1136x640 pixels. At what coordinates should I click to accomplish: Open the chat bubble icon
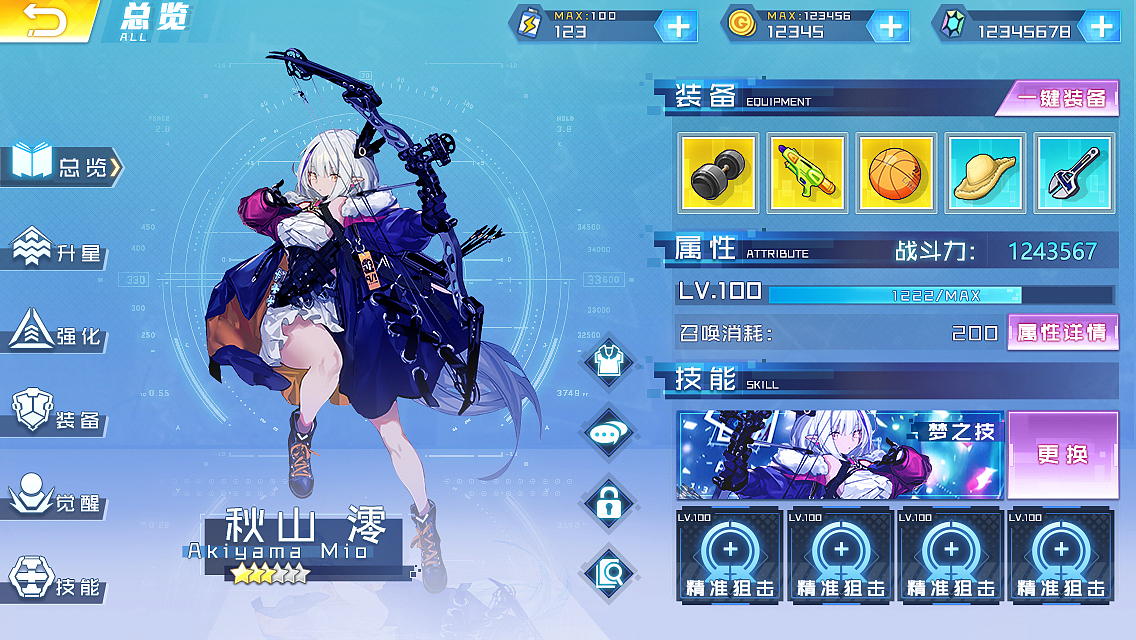point(609,433)
